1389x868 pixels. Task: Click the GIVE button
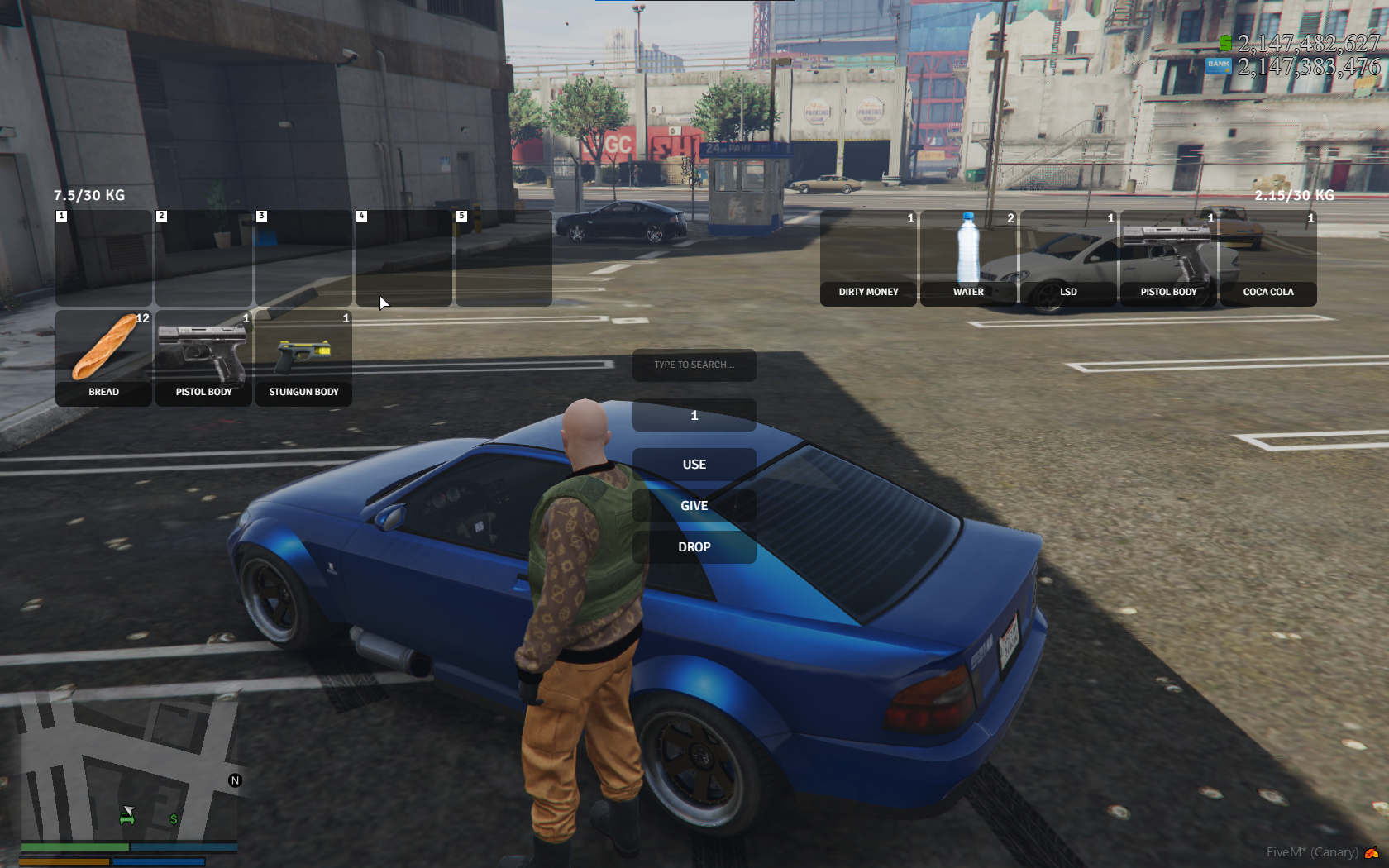(694, 506)
